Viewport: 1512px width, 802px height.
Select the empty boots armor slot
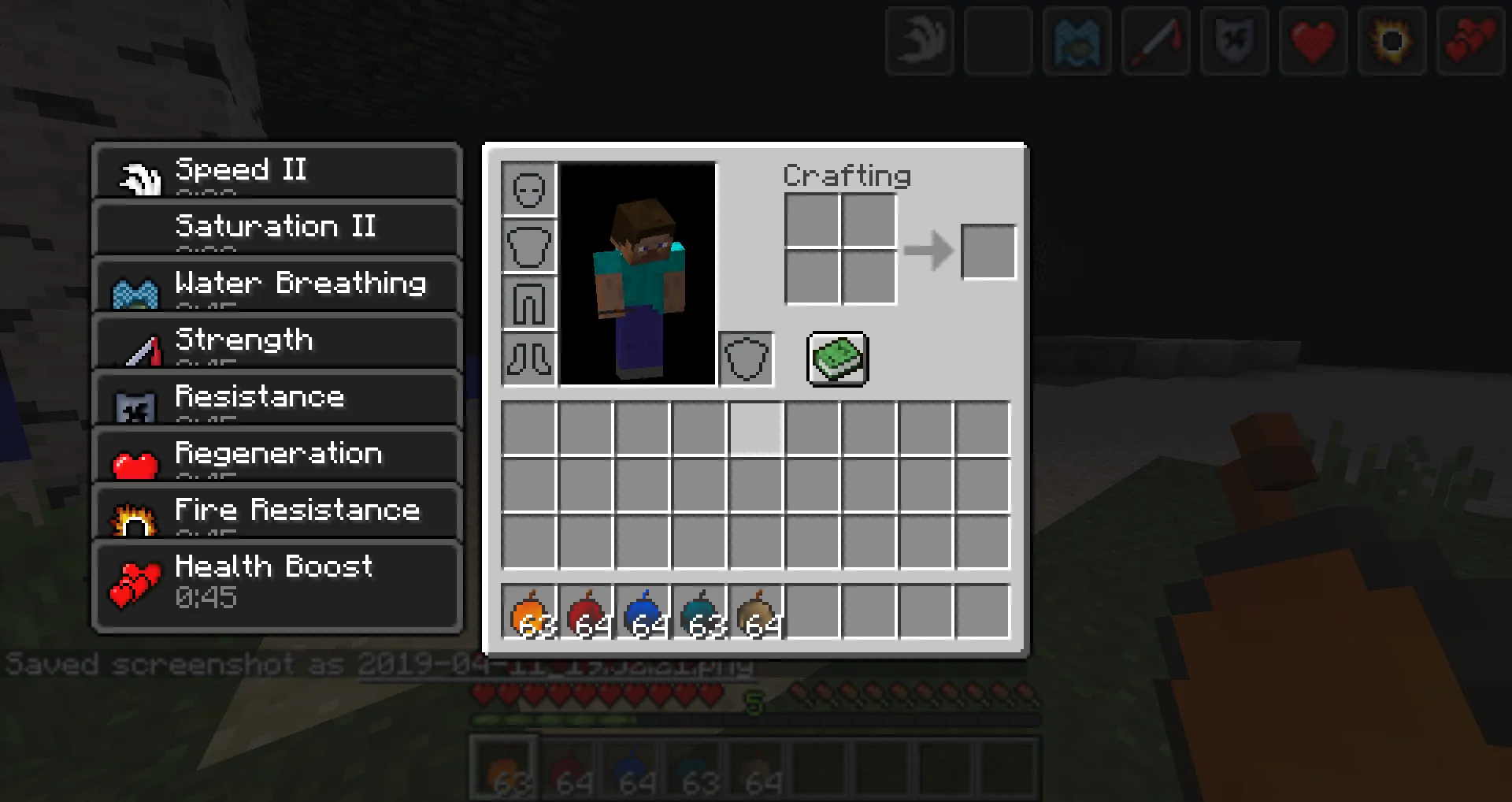pos(528,358)
